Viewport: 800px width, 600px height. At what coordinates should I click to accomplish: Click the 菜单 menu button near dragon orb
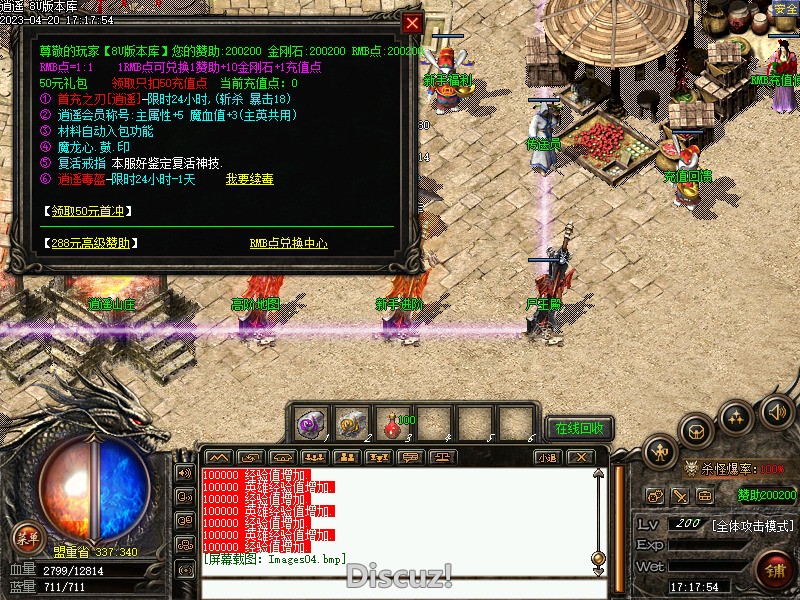pyautogui.click(x=28, y=538)
